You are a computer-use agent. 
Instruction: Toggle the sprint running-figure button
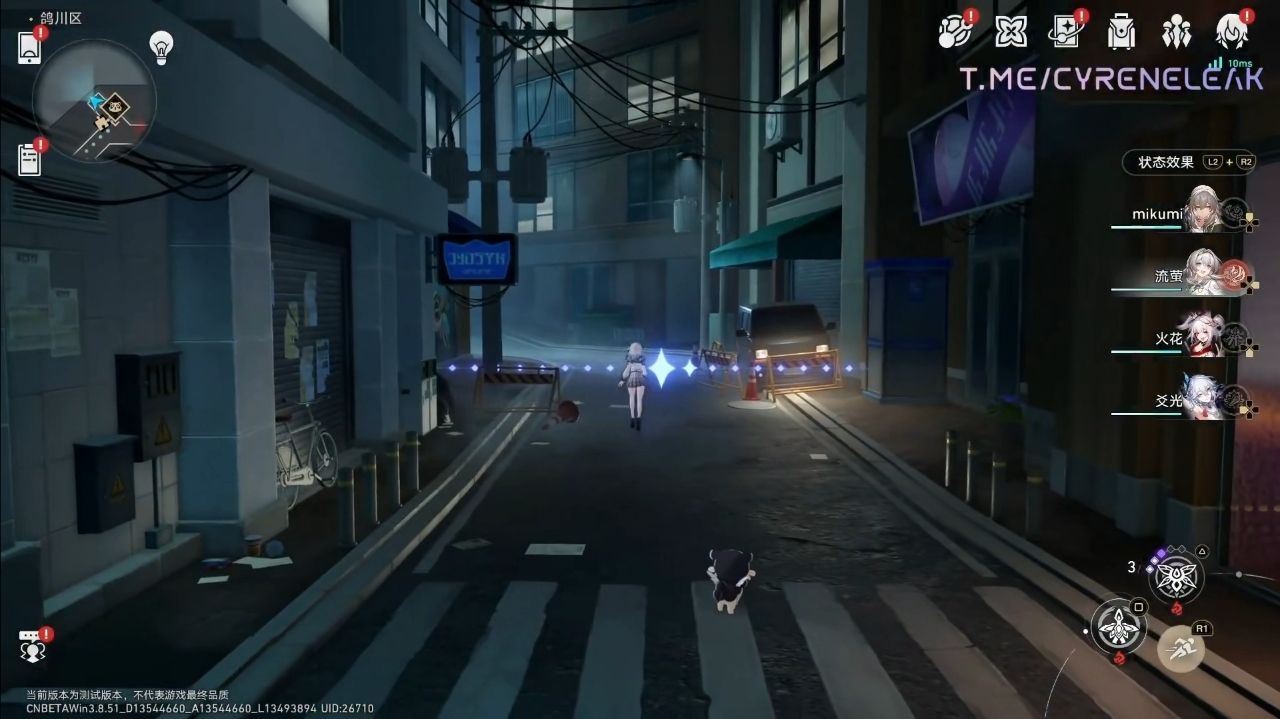[1181, 648]
